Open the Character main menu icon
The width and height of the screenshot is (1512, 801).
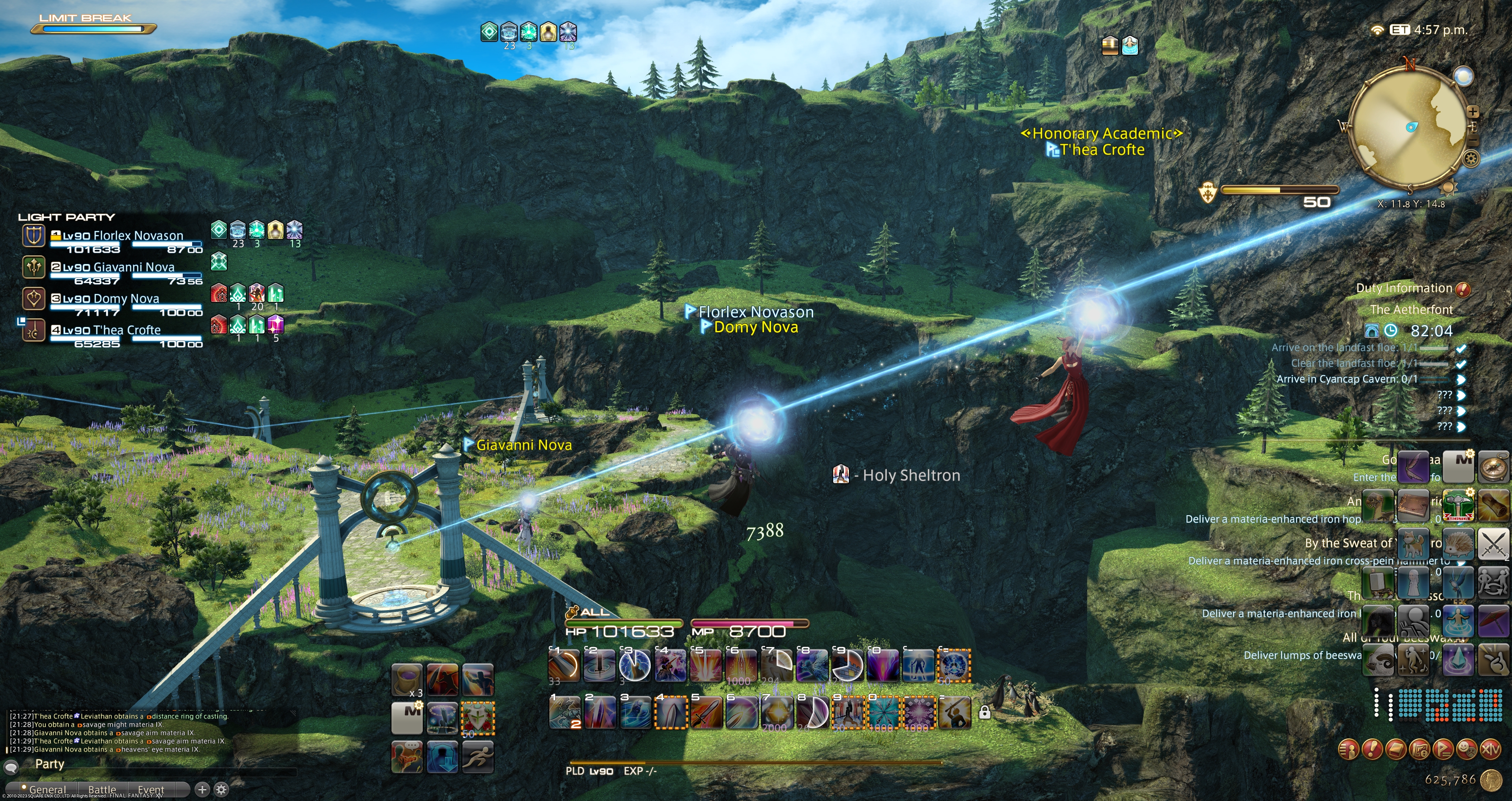pyautogui.click(x=1348, y=749)
